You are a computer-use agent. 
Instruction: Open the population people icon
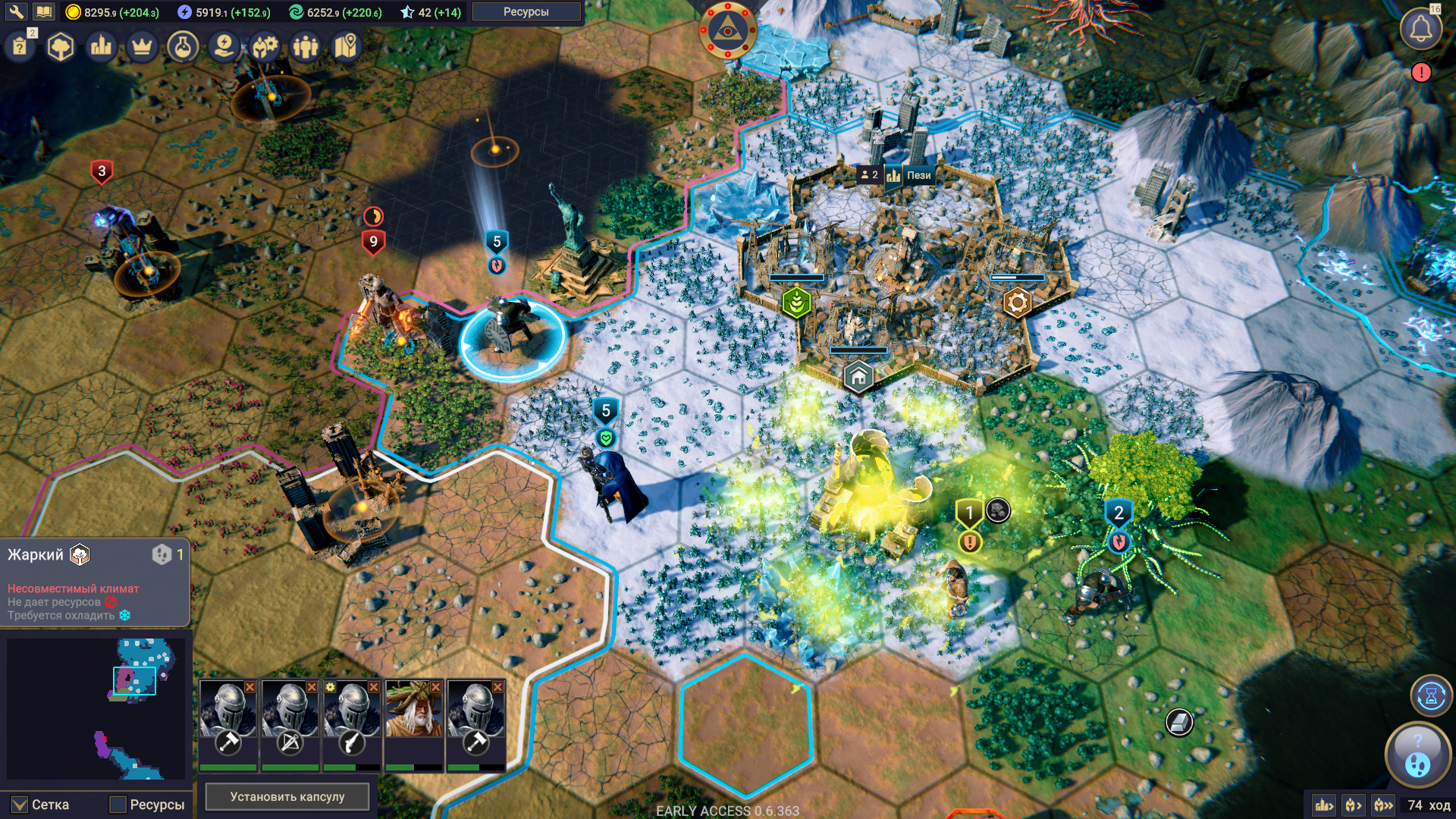pyautogui.click(x=306, y=47)
